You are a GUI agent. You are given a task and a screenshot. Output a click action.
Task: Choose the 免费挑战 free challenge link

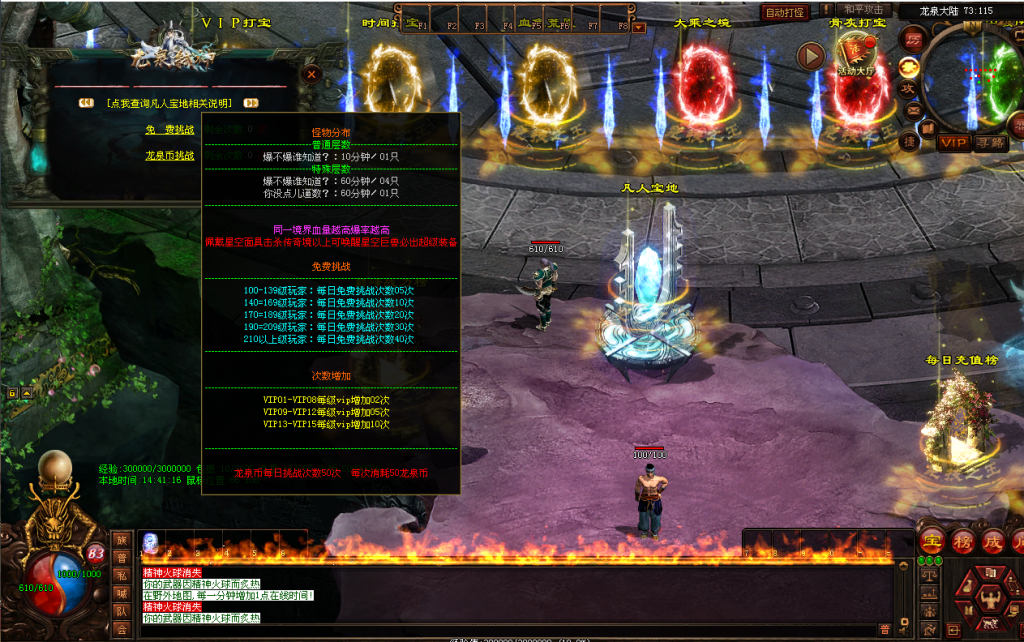(x=169, y=129)
